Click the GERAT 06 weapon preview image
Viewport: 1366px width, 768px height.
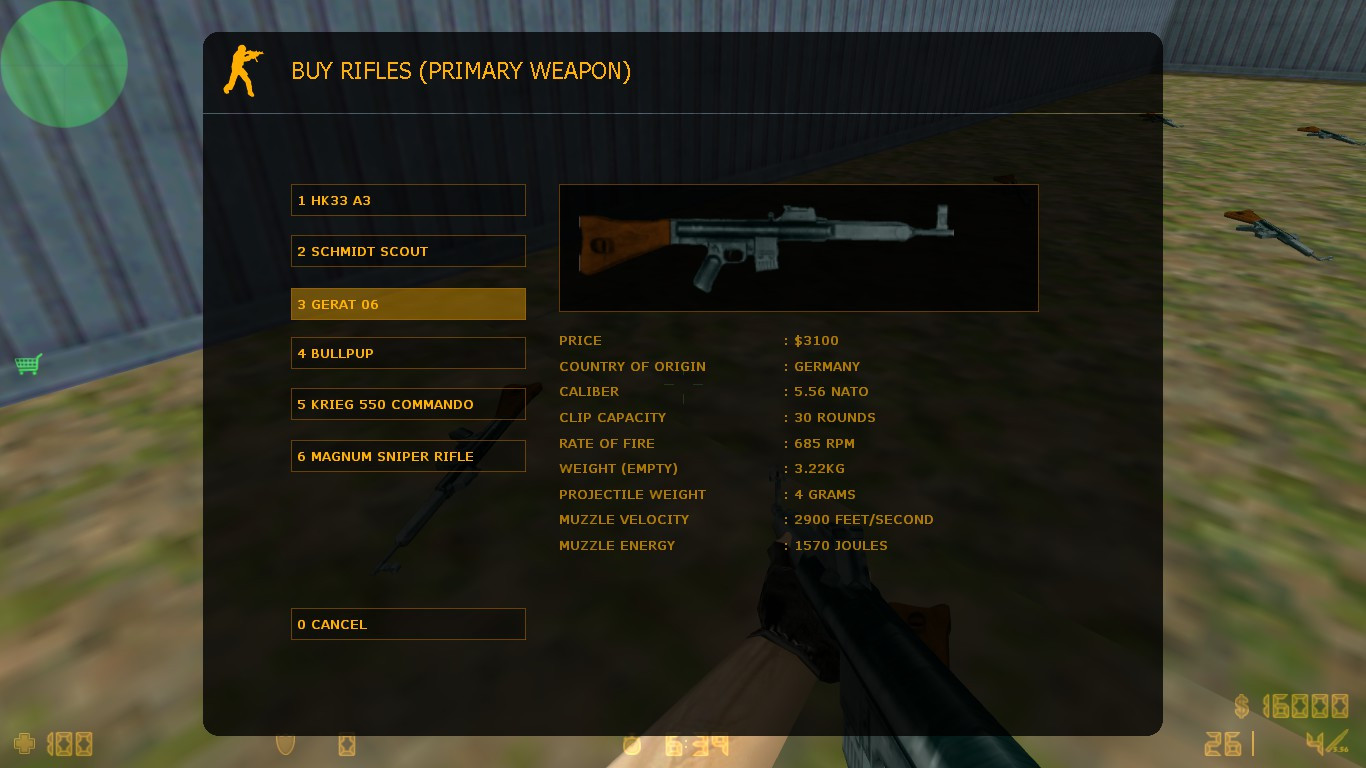[798, 247]
